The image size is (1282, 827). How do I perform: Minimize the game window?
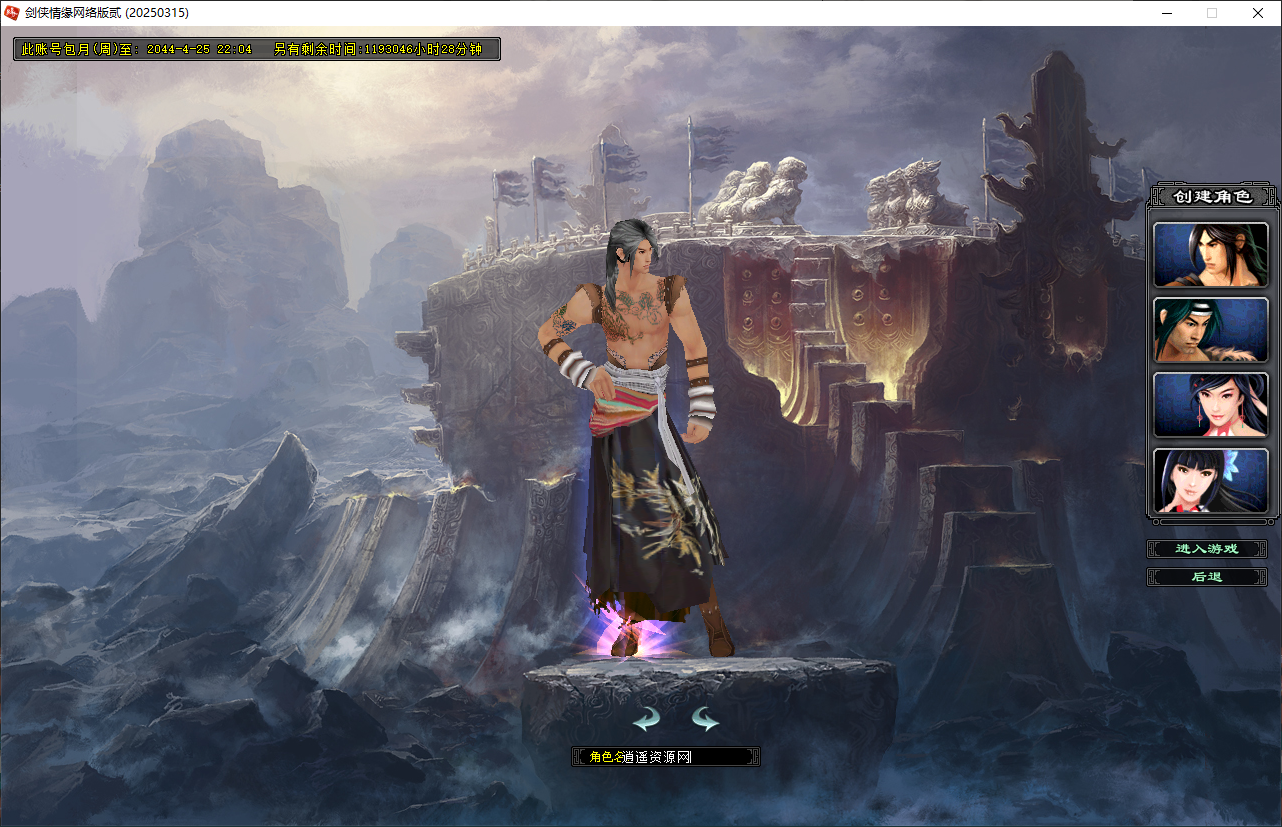1167,13
